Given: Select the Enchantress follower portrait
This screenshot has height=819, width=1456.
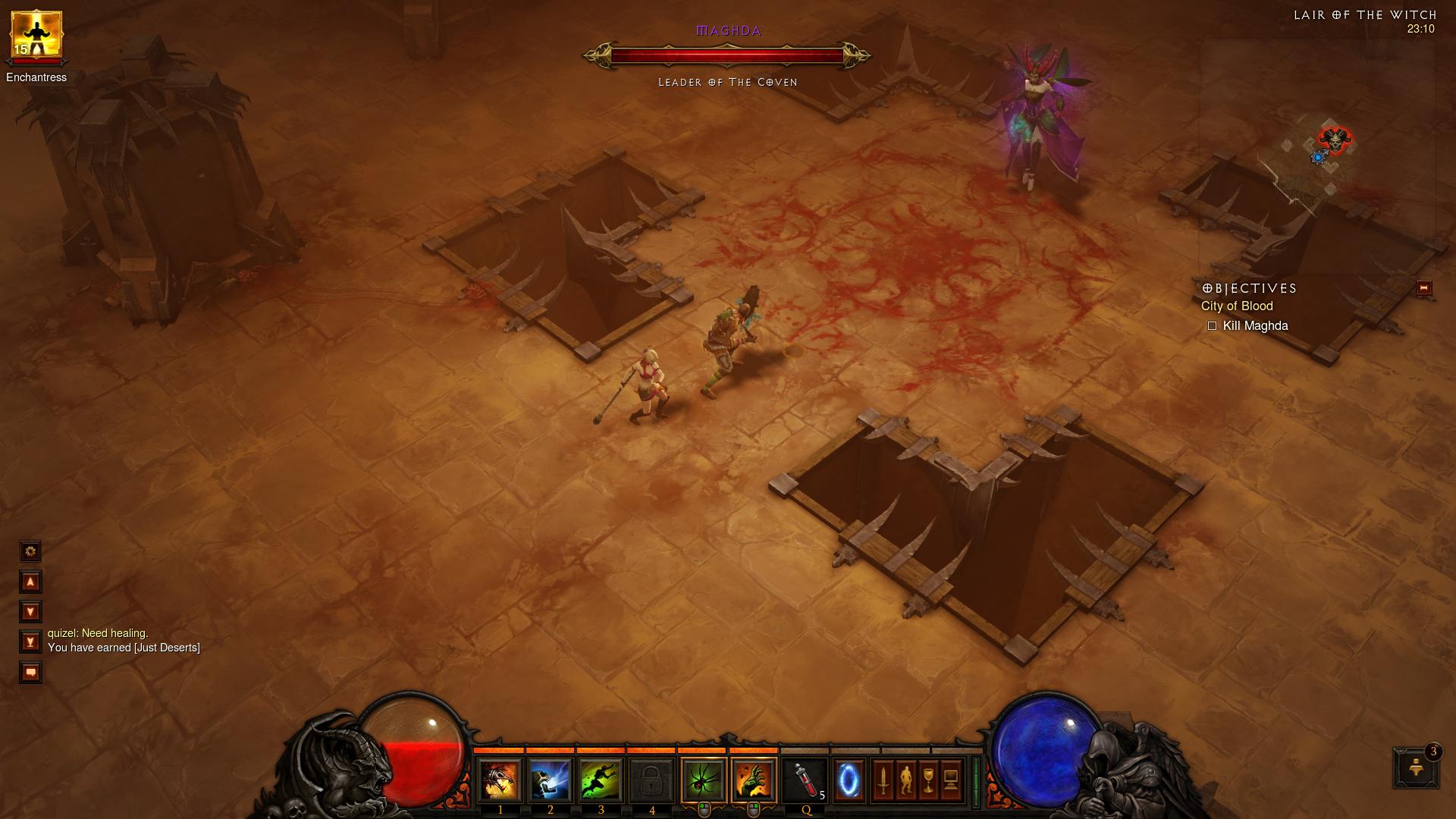Looking at the screenshot, I should click(36, 36).
